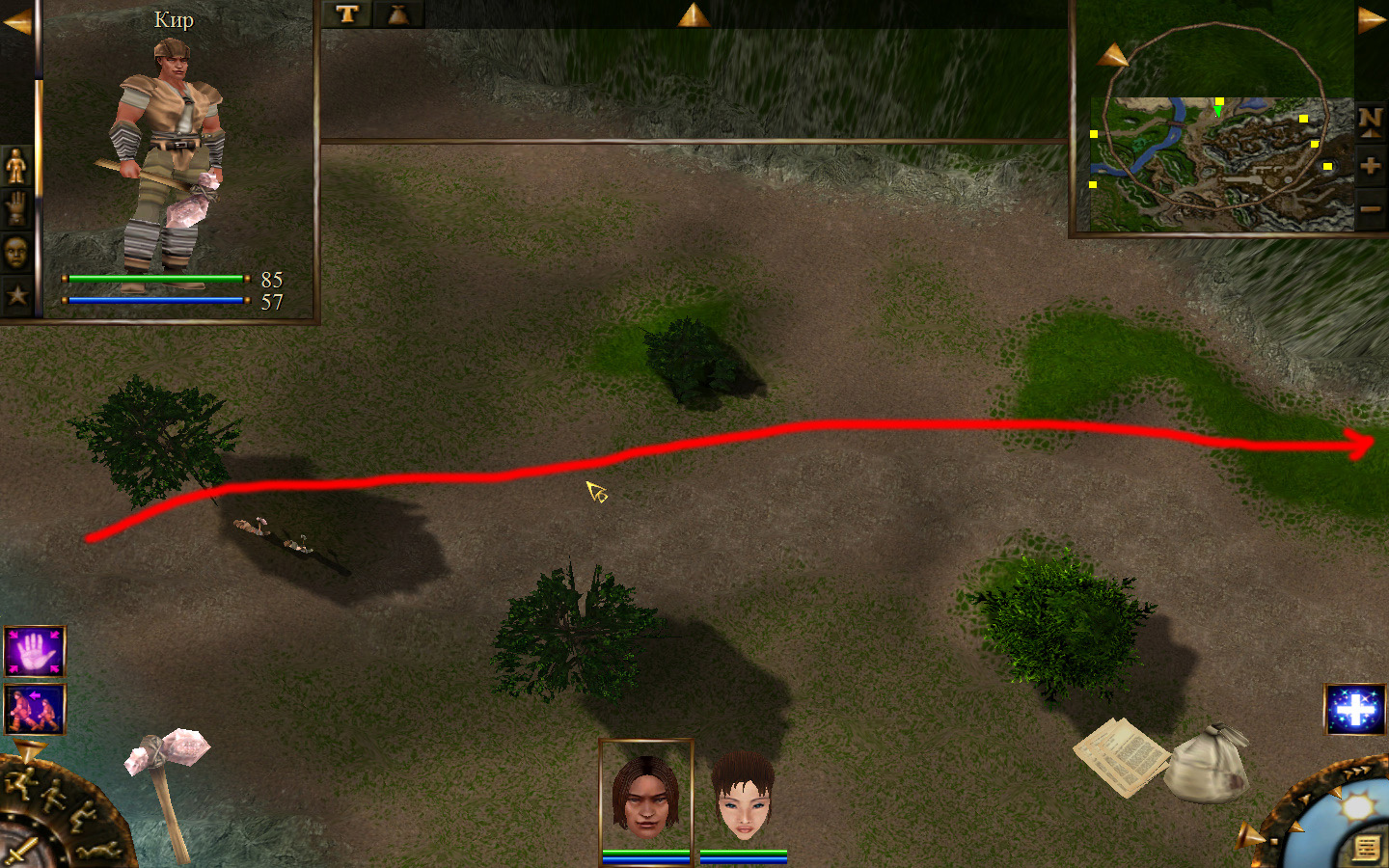Open the face tab on character panel
The height and width of the screenshot is (868, 1389).
pos(15,253)
